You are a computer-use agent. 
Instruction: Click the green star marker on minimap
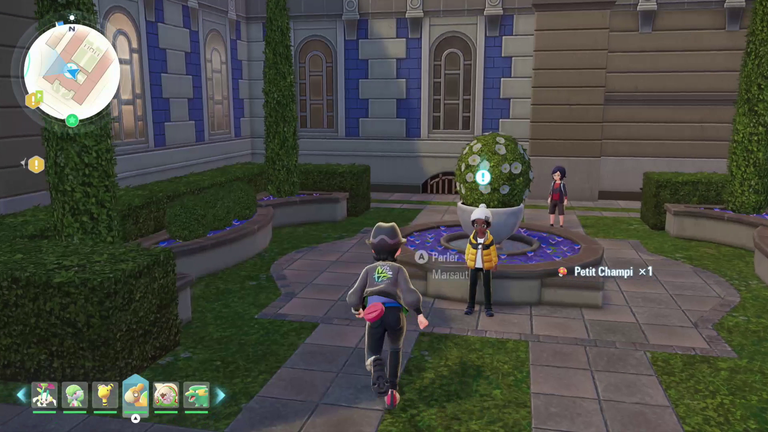[x=72, y=120]
